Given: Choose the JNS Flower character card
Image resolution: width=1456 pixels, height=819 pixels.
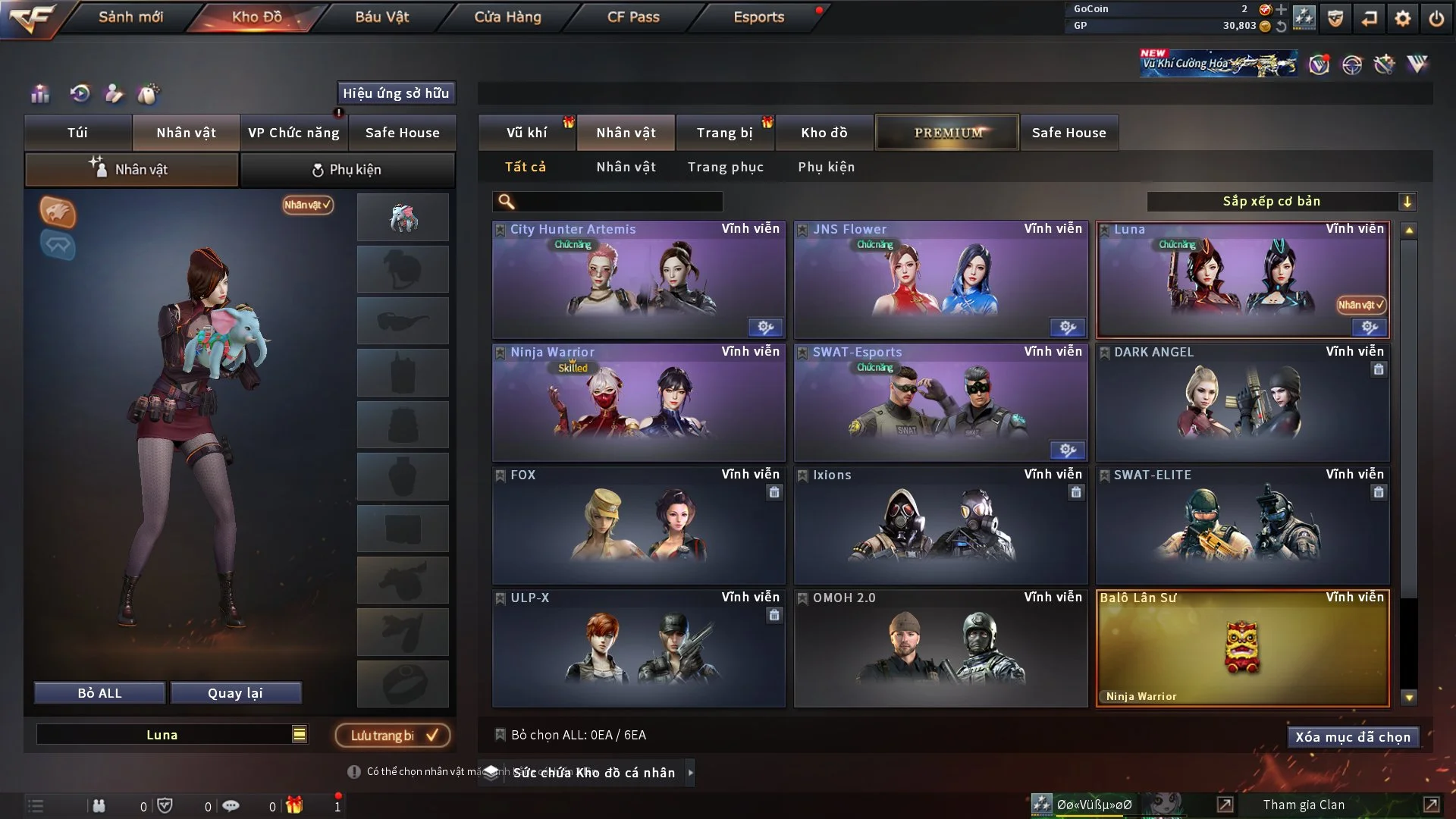Looking at the screenshot, I should click(940, 281).
